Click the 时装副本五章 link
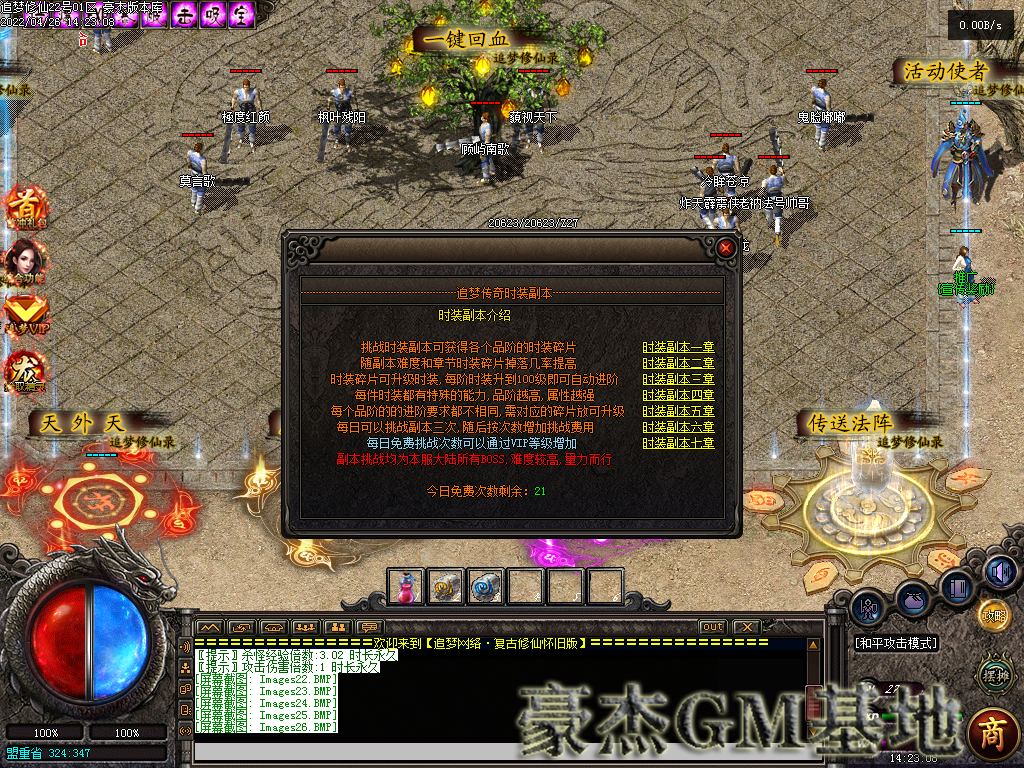Image resolution: width=1024 pixels, height=768 pixels. 678,411
